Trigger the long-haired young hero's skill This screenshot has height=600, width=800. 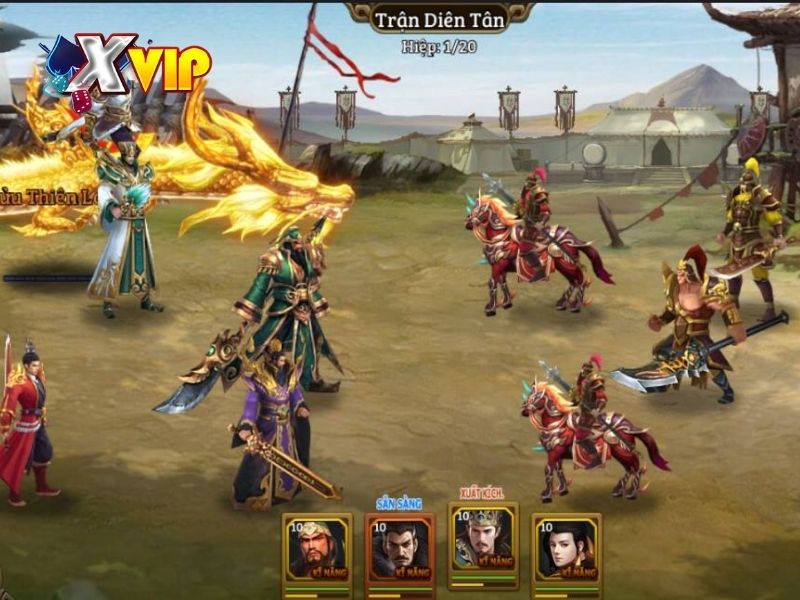pyautogui.click(x=566, y=548)
